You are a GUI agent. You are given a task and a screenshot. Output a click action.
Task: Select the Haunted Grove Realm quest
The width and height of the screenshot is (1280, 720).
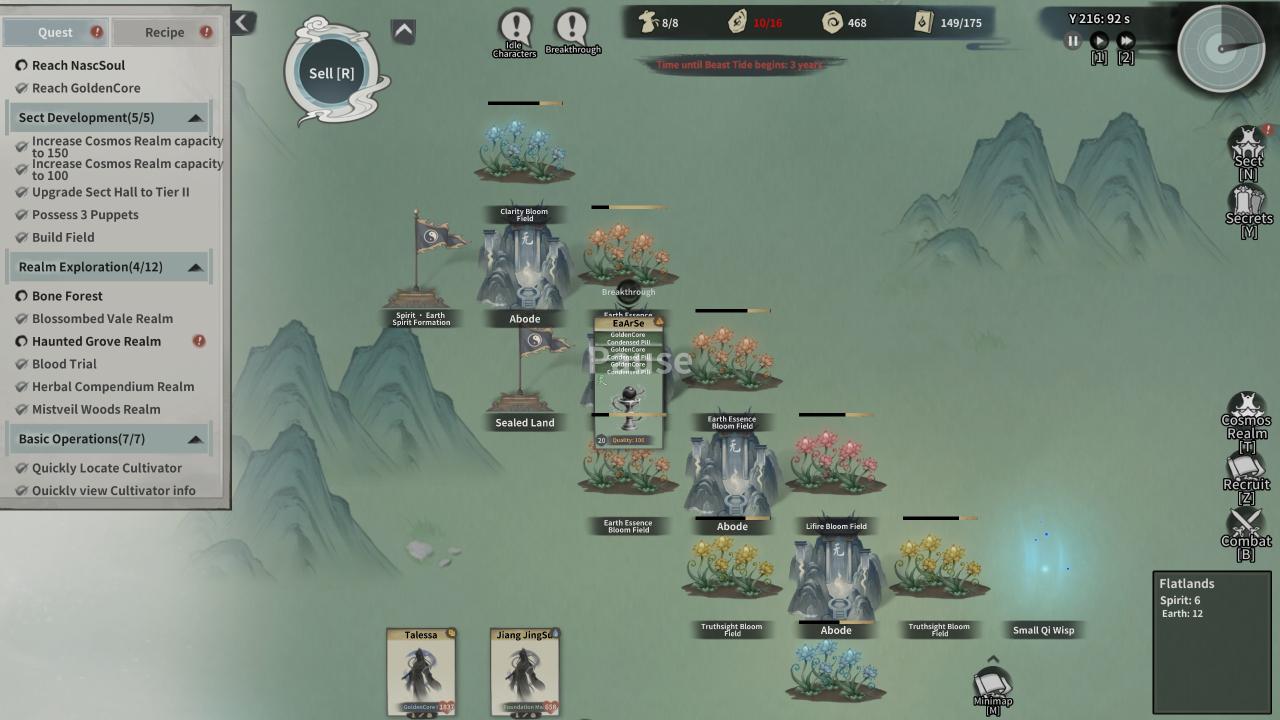coord(96,341)
